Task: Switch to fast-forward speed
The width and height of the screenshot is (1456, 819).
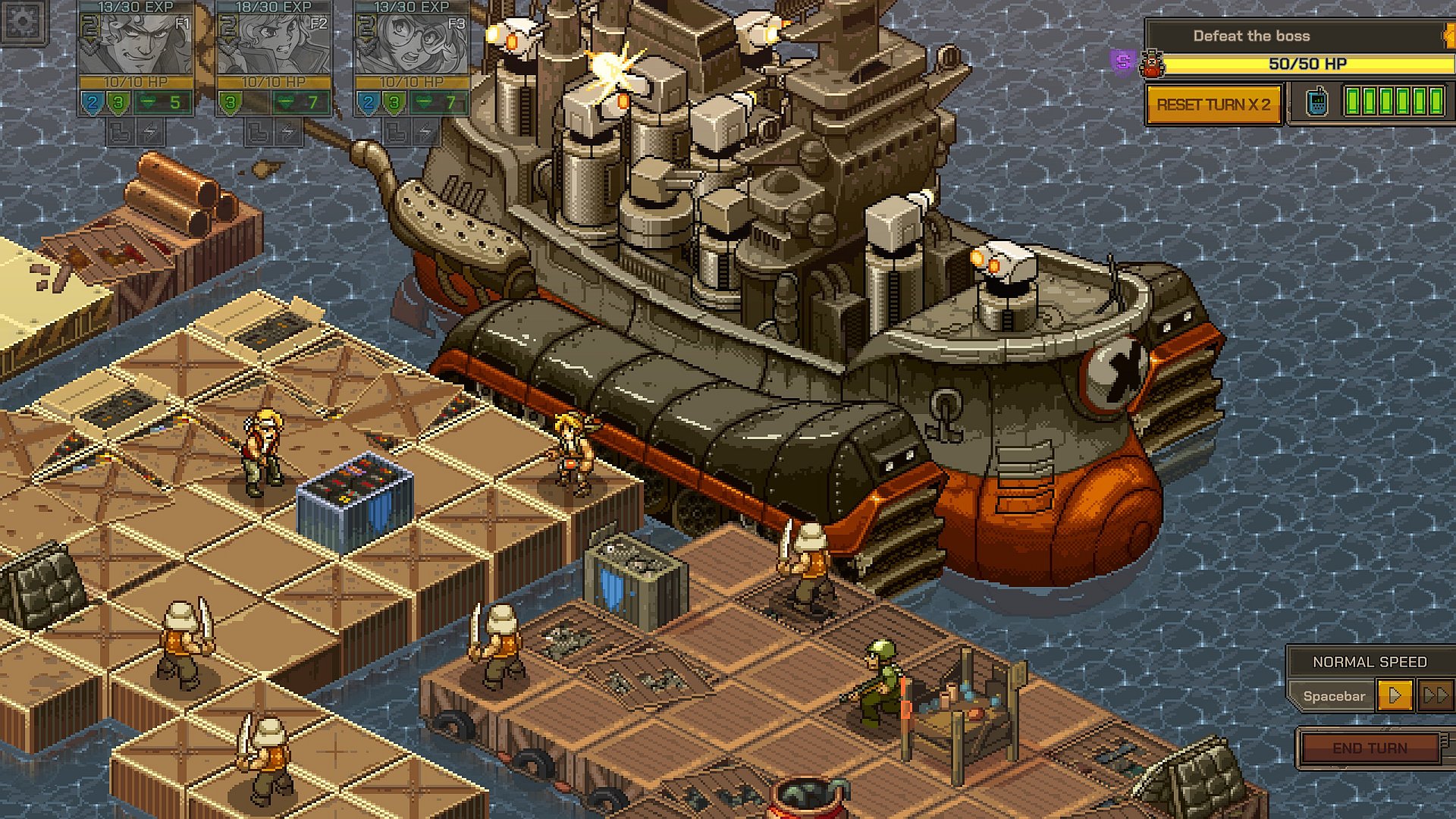Action: coord(1435,695)
